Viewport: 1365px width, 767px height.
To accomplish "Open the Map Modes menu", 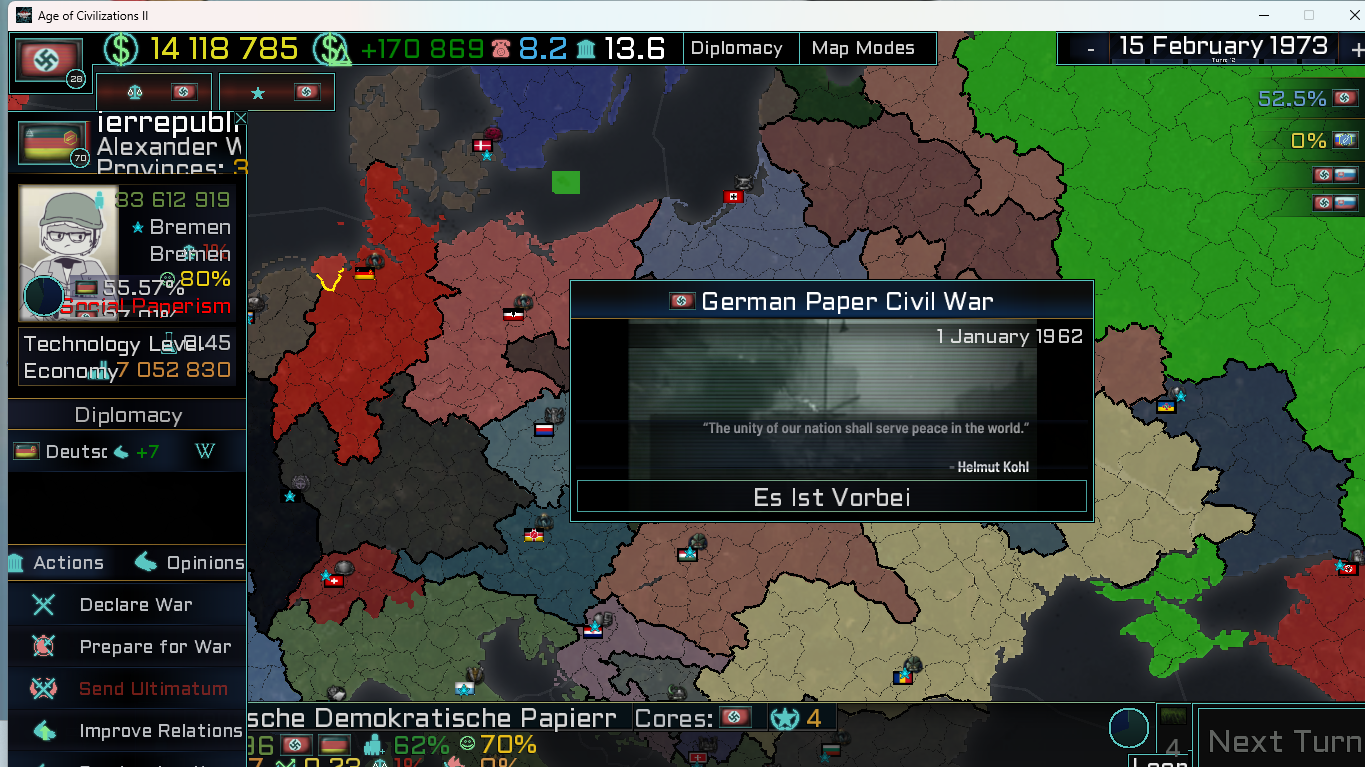I will pyautogui.click(x=863, y=48).
